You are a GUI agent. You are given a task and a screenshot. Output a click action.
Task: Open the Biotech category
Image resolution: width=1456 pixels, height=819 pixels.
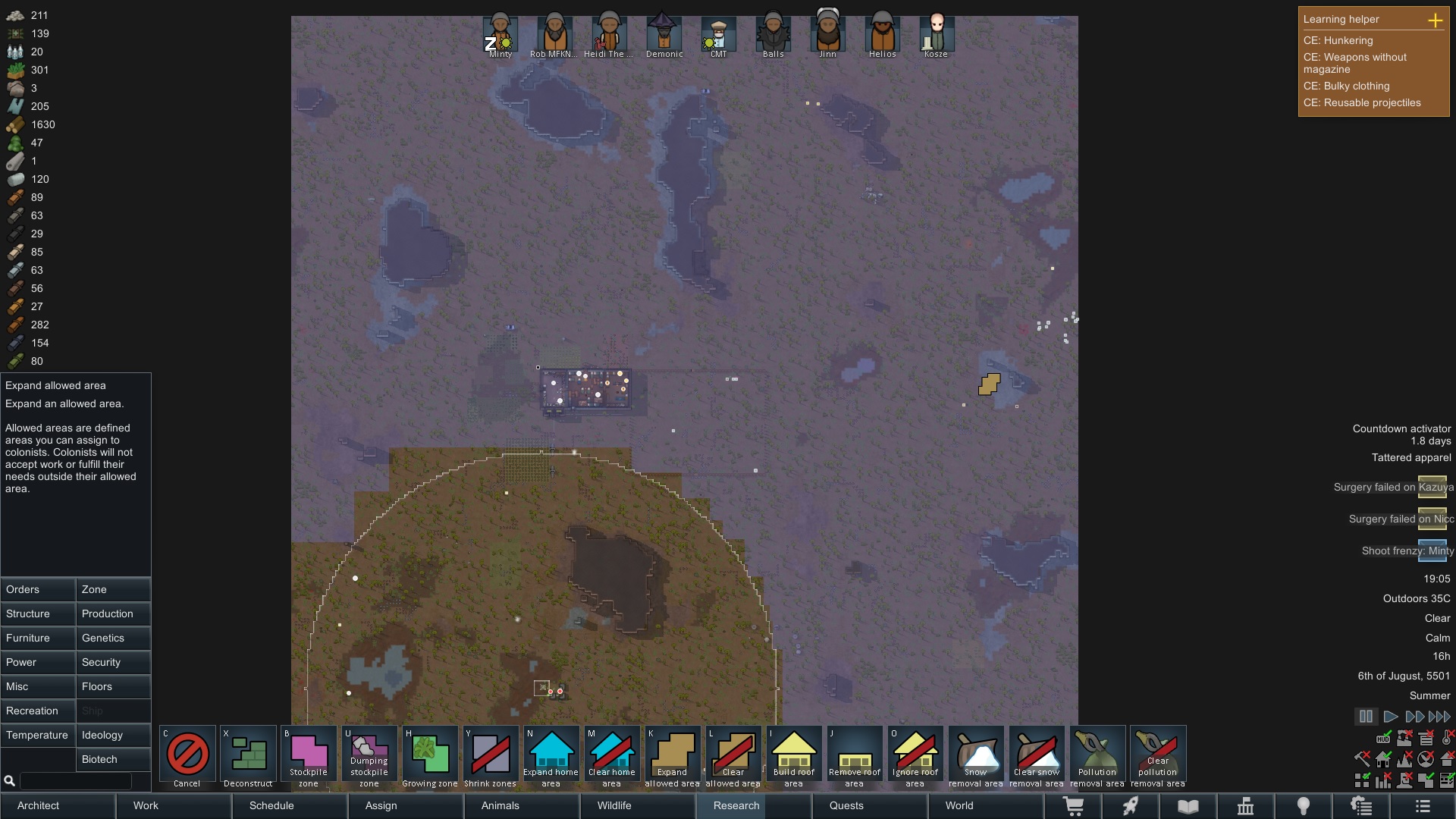tap(113, 759)
